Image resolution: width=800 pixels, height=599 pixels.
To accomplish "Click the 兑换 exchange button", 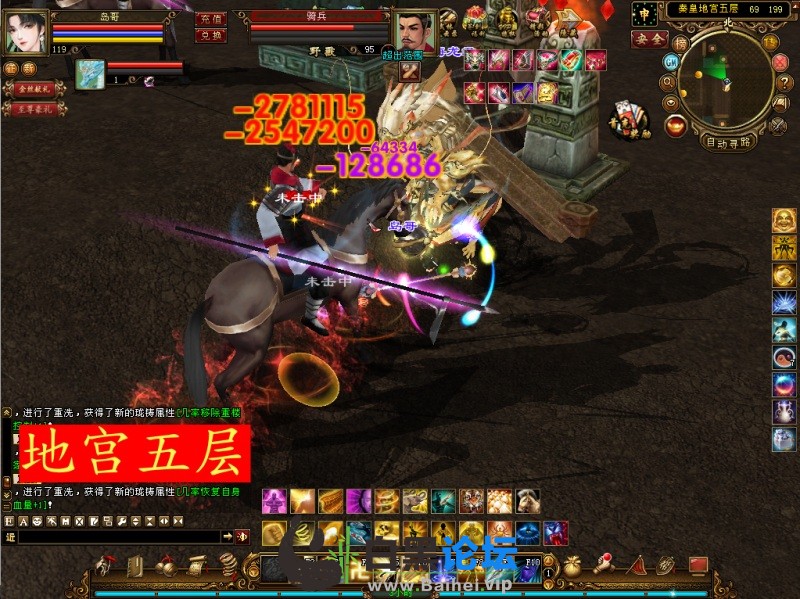I will point(210,35).
